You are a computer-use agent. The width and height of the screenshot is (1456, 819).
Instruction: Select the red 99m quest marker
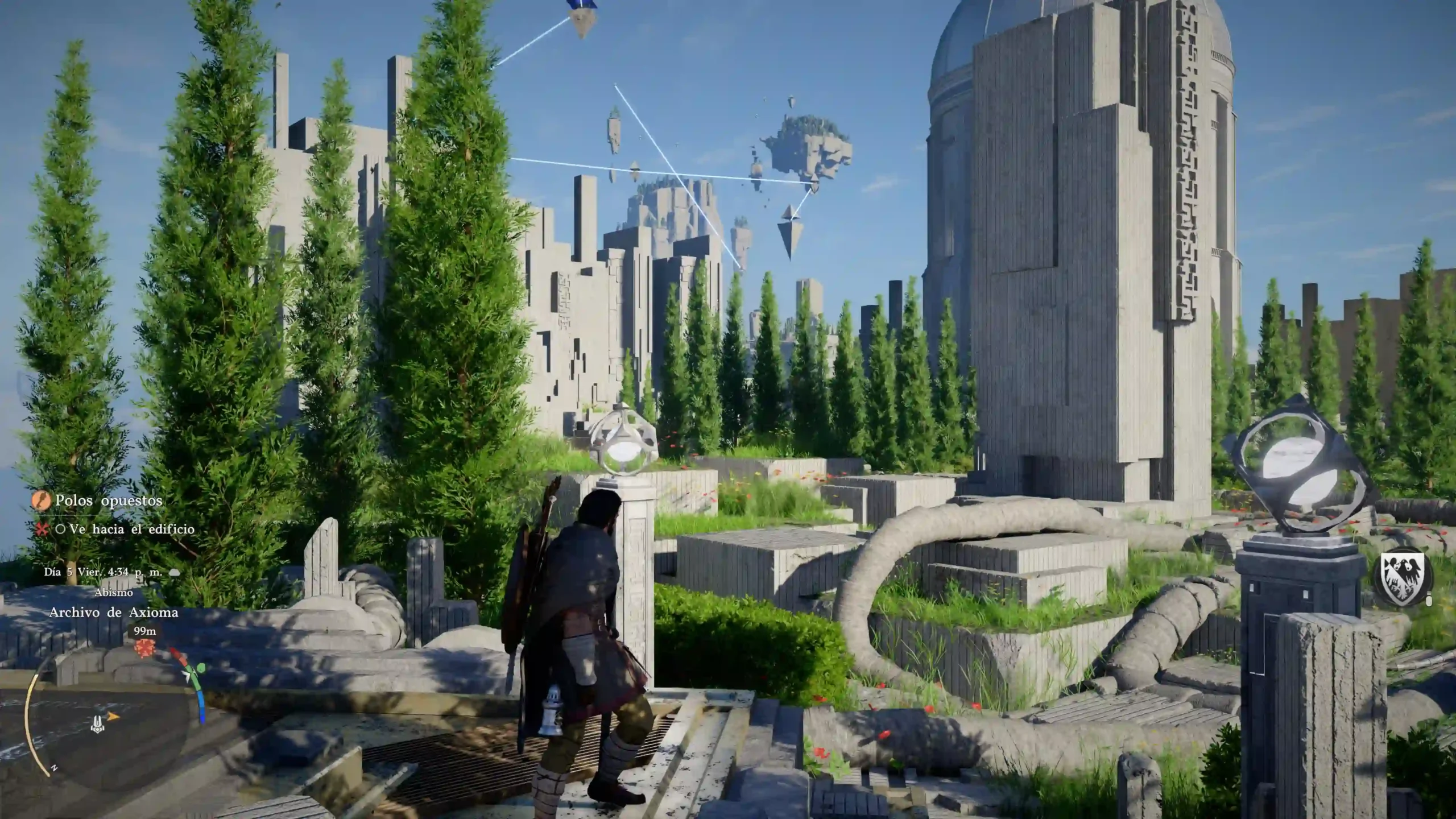tap(144, 648)
